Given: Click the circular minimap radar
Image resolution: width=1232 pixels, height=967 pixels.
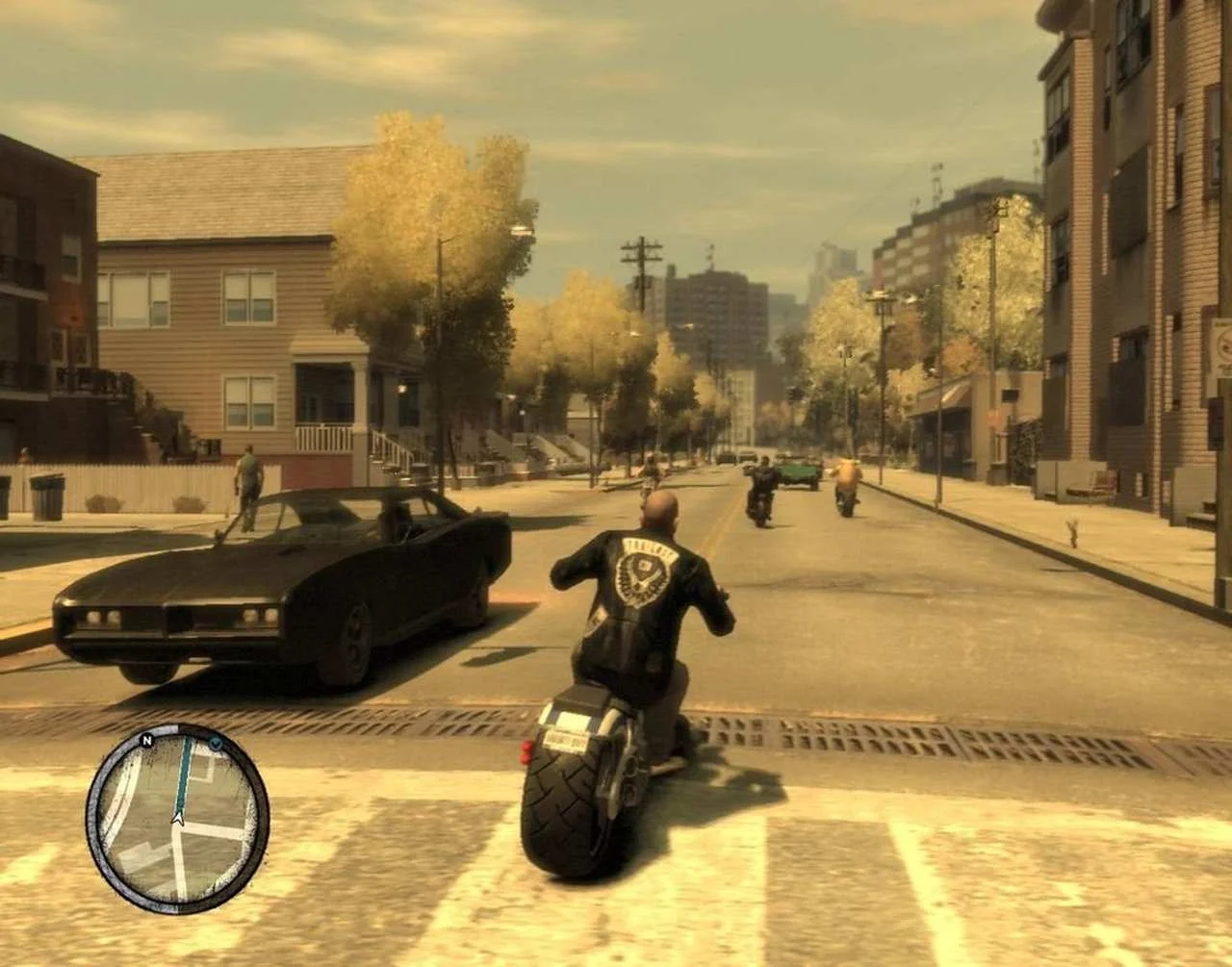Looking at the screenshot, I should click(x=177, y=818).
